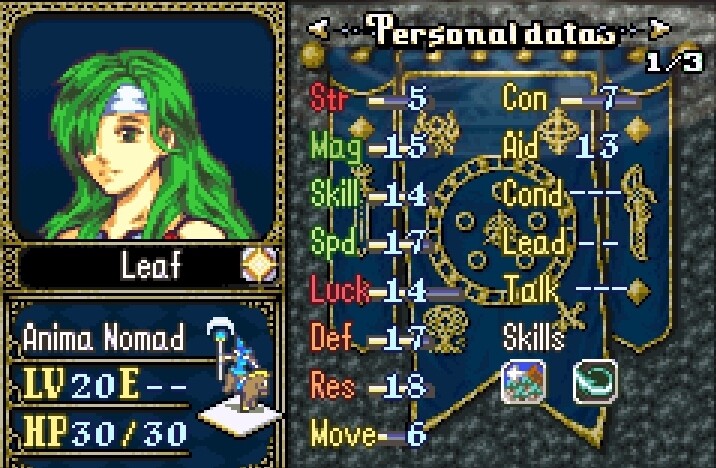Select the Def stat entry
Screen dimensions: 716x468
point(368,338)
